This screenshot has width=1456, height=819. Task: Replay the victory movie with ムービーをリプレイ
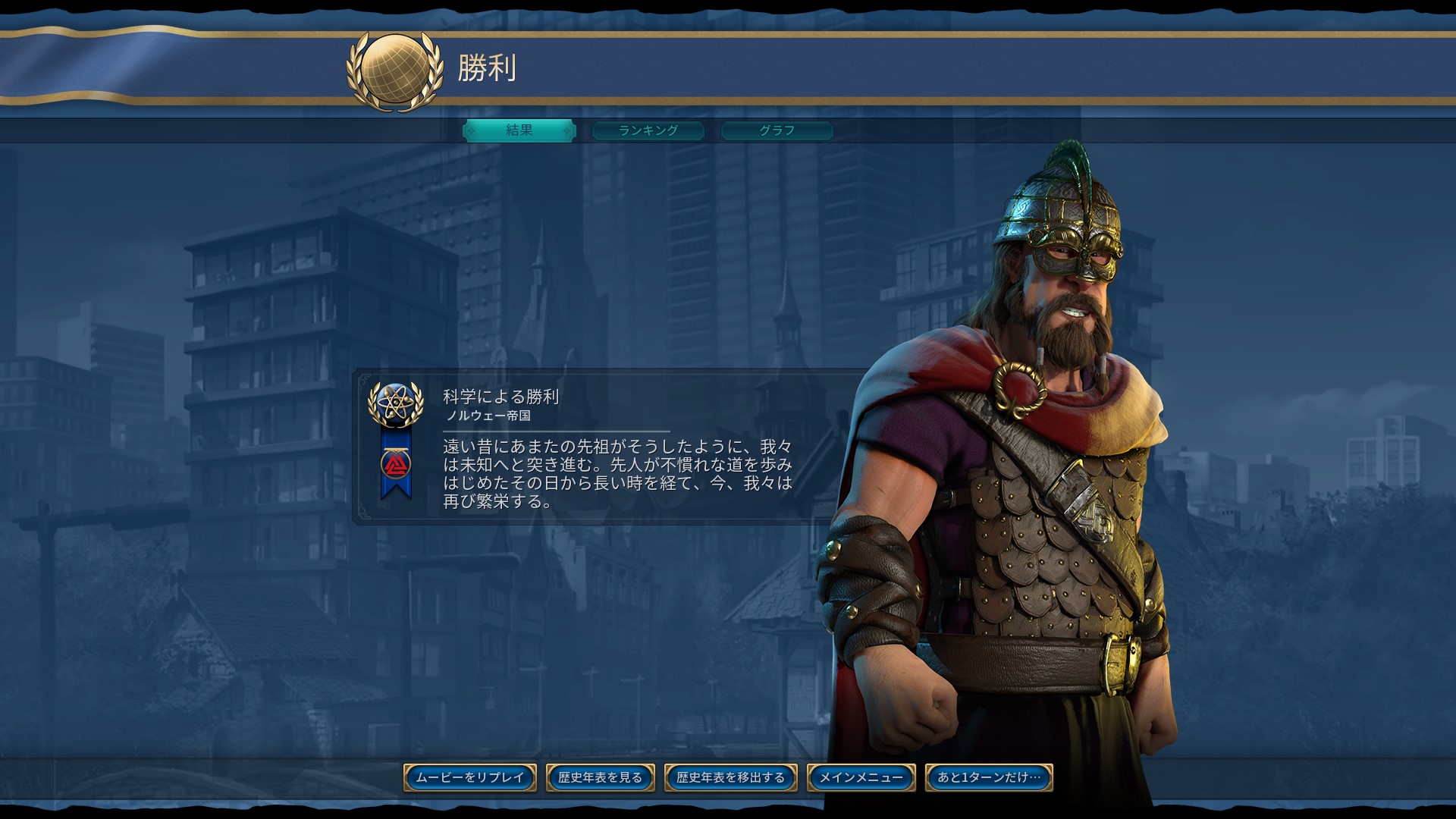pos(470,777)
